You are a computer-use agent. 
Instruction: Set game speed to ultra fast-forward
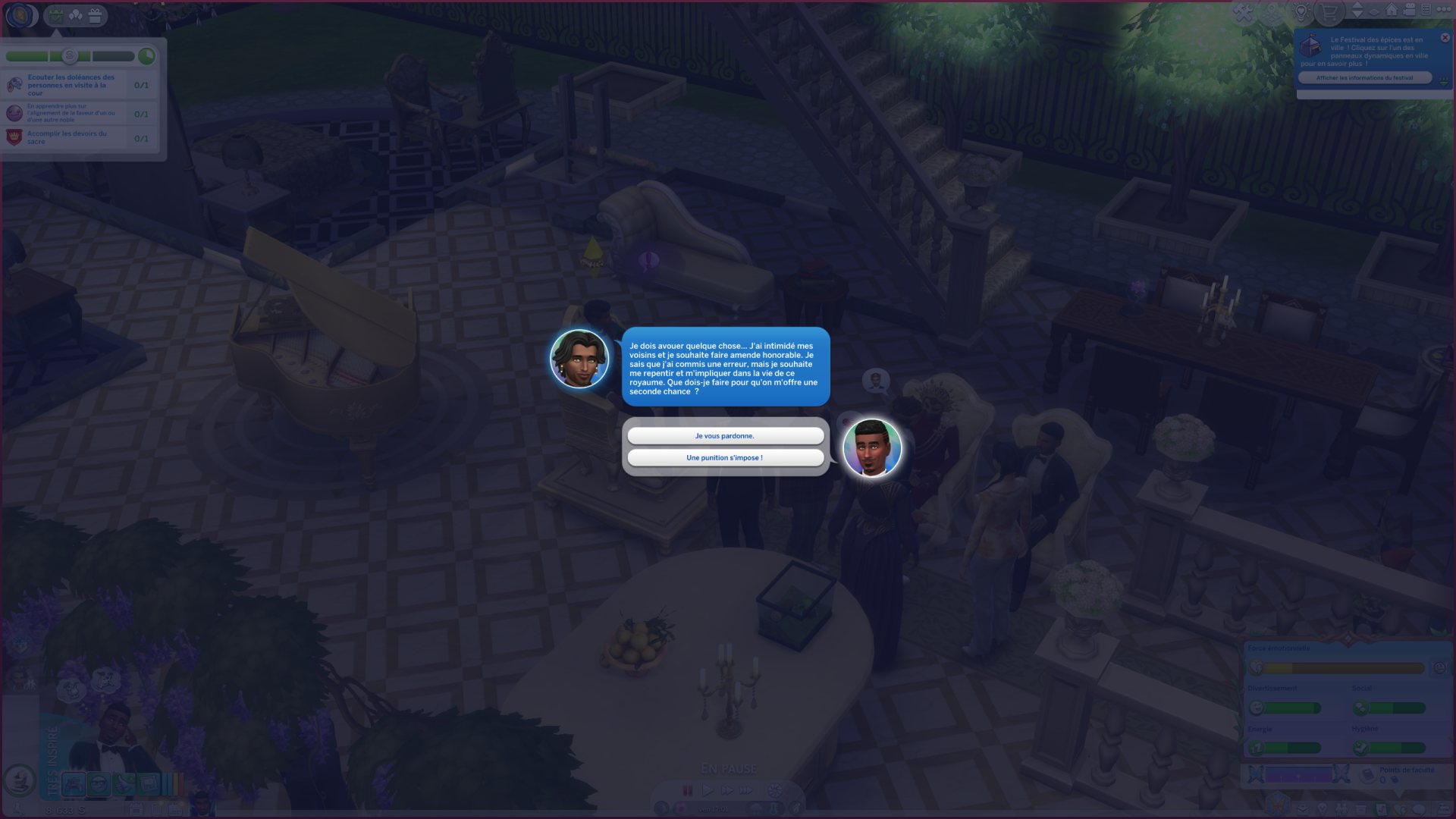coord(746,790)
